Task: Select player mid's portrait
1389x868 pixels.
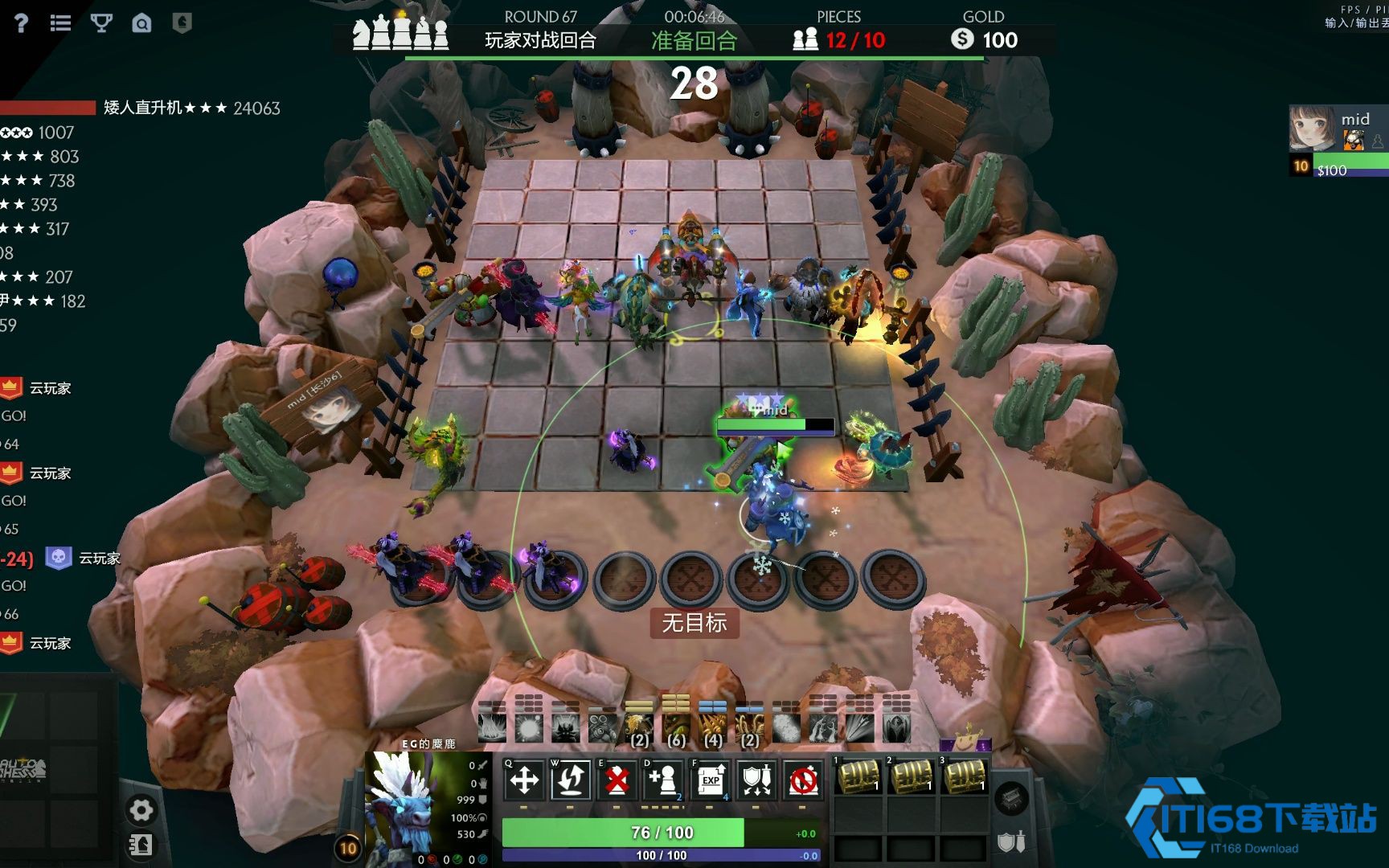Action: pyautogui.click(x=1312, y=129)
